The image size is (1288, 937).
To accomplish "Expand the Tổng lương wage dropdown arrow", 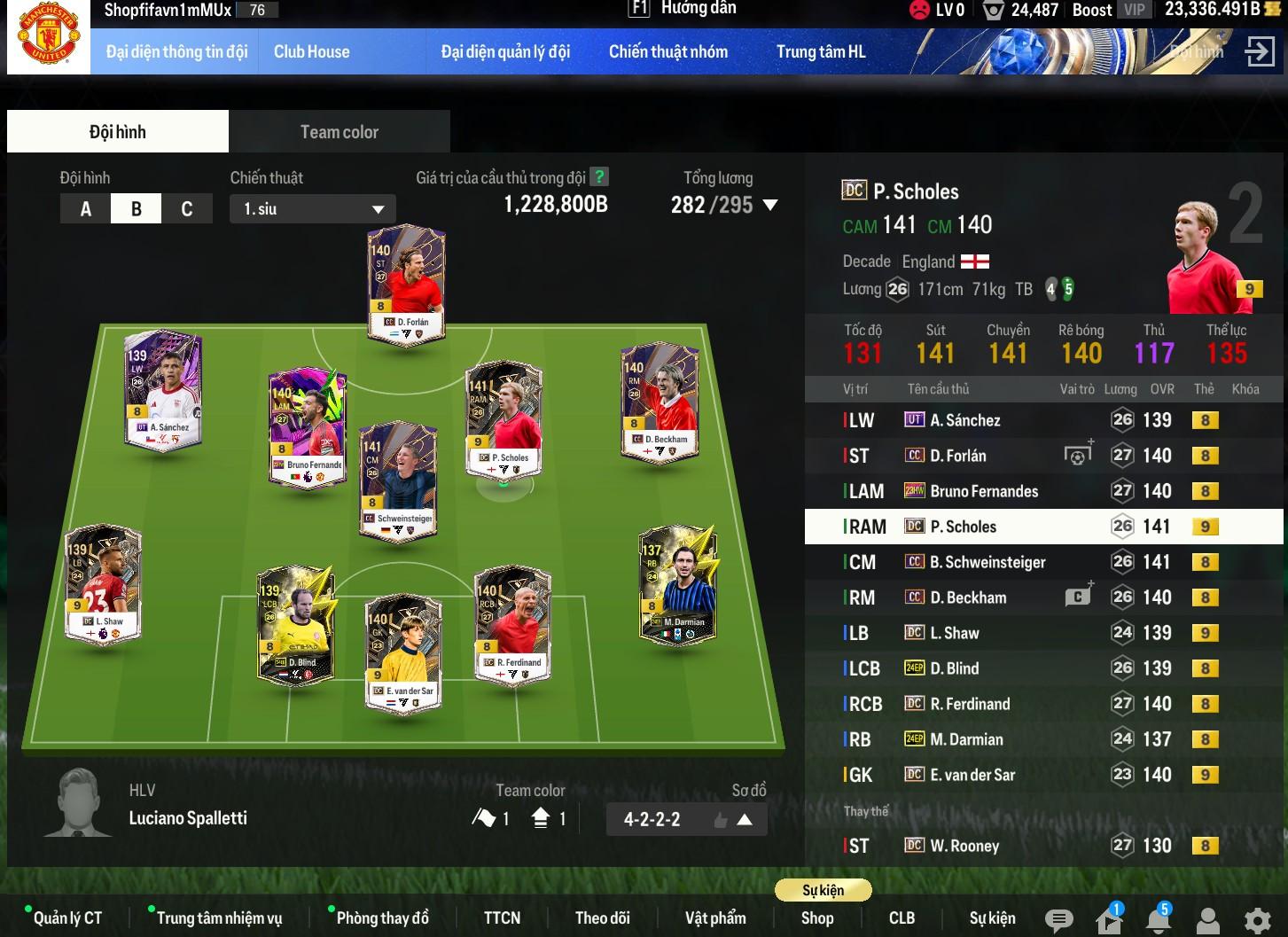I will click(x=770, y=206).
